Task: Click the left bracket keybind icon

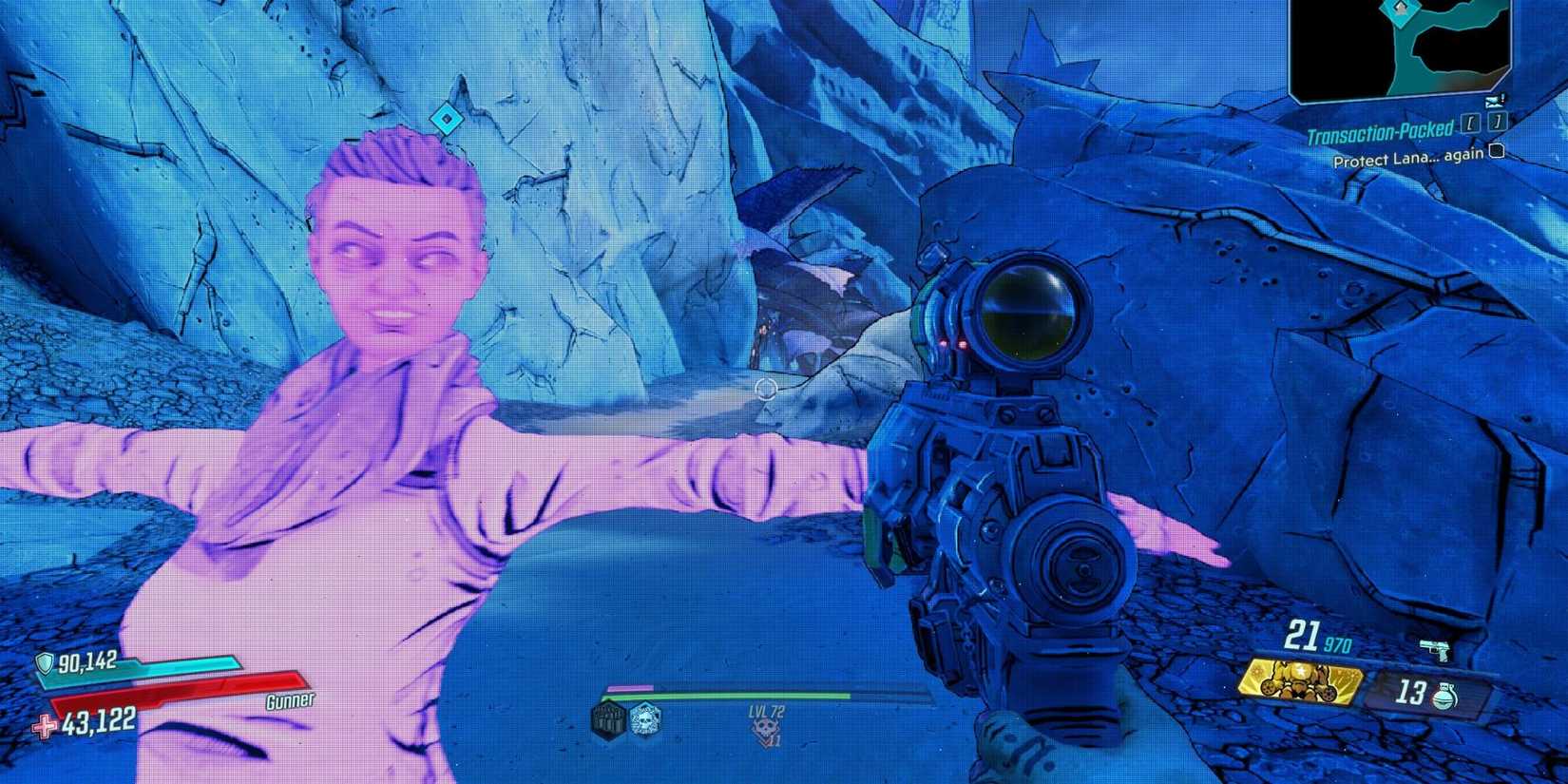Action: click(1470, 124)
